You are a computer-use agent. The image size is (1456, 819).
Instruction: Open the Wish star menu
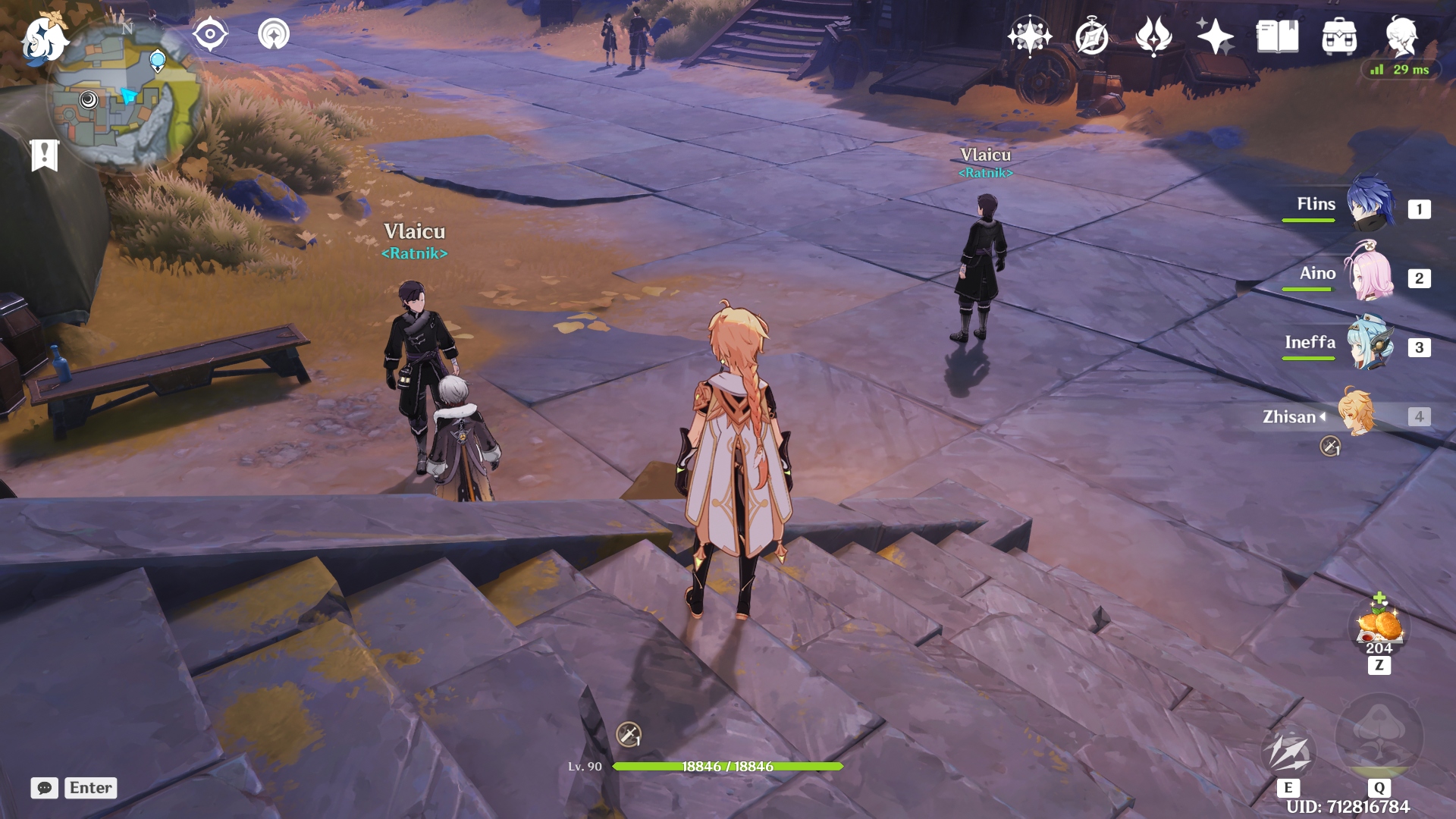click(x=1029, y=36)
